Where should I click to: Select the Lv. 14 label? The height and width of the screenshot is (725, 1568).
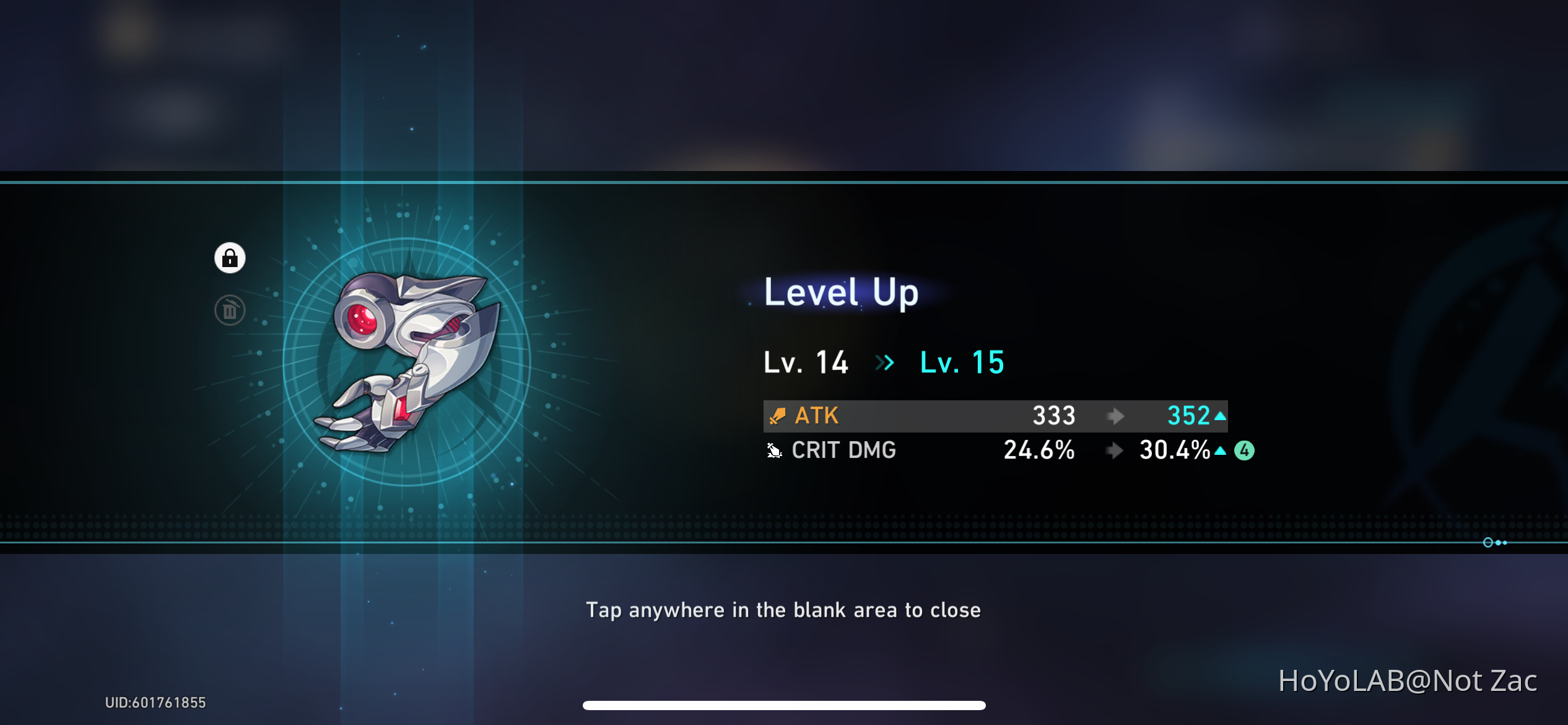click(806, 363)
